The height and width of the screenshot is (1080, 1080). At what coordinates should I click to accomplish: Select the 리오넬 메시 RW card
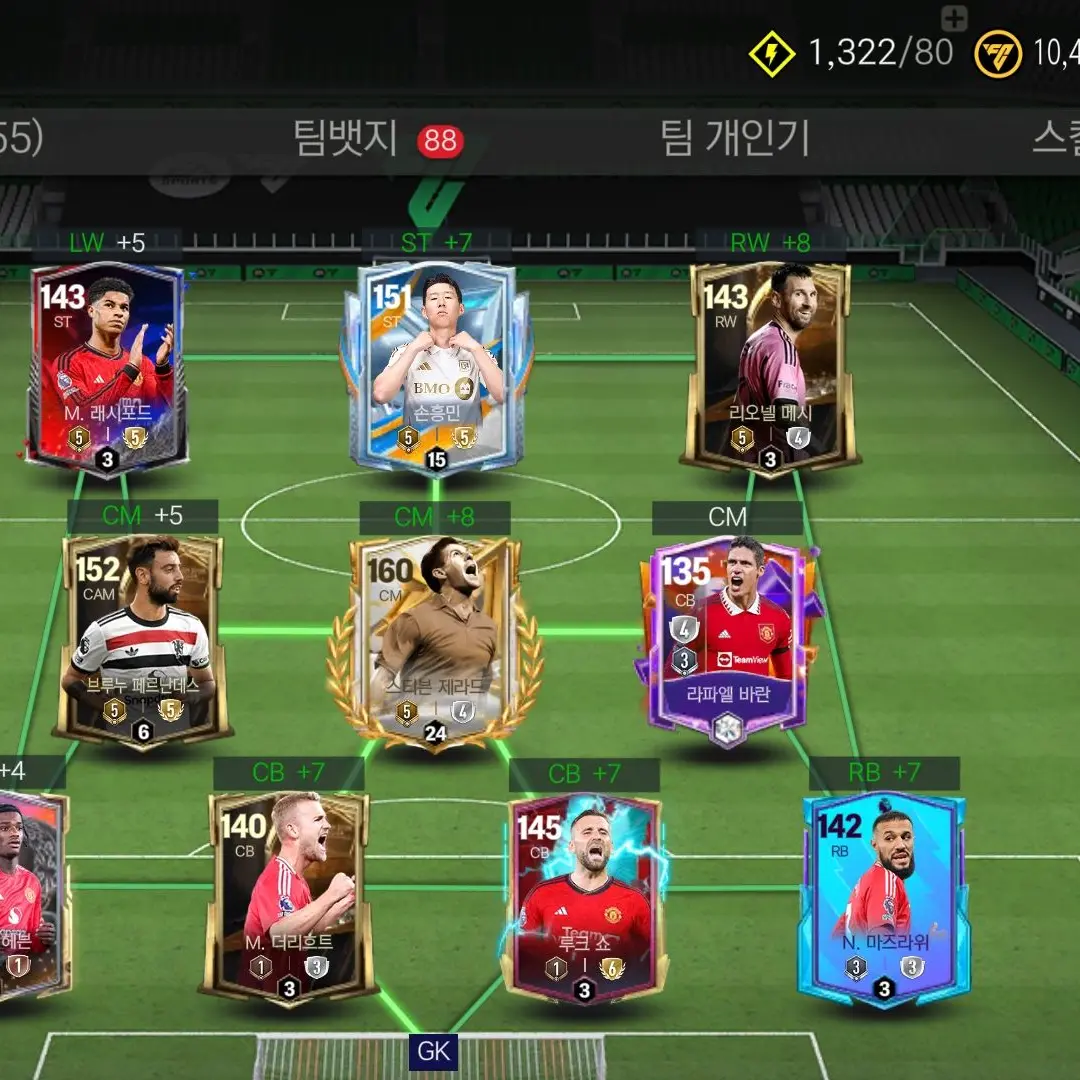coord(769,367)
